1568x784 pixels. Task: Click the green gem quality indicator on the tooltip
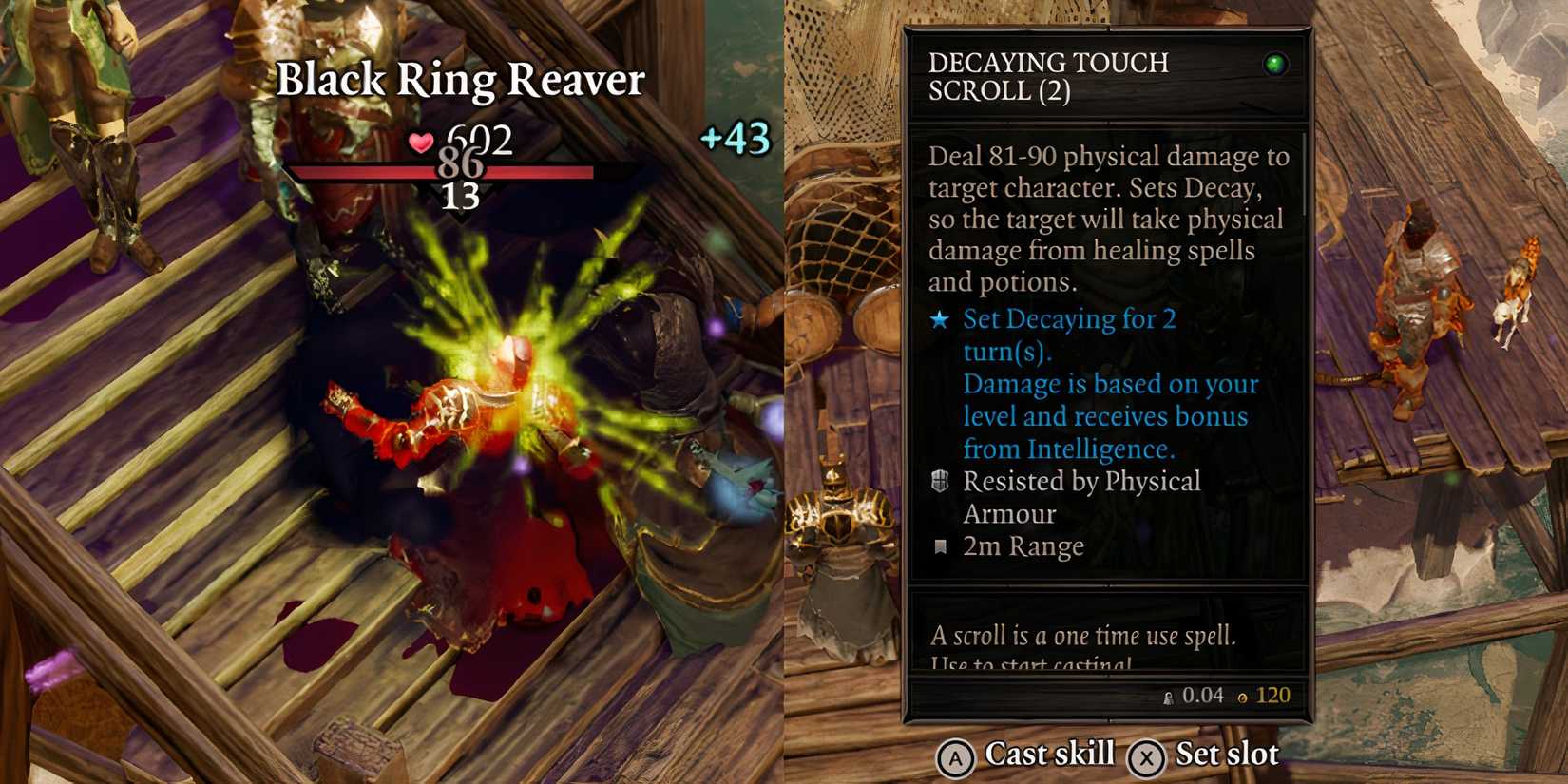coord(1278,64)
